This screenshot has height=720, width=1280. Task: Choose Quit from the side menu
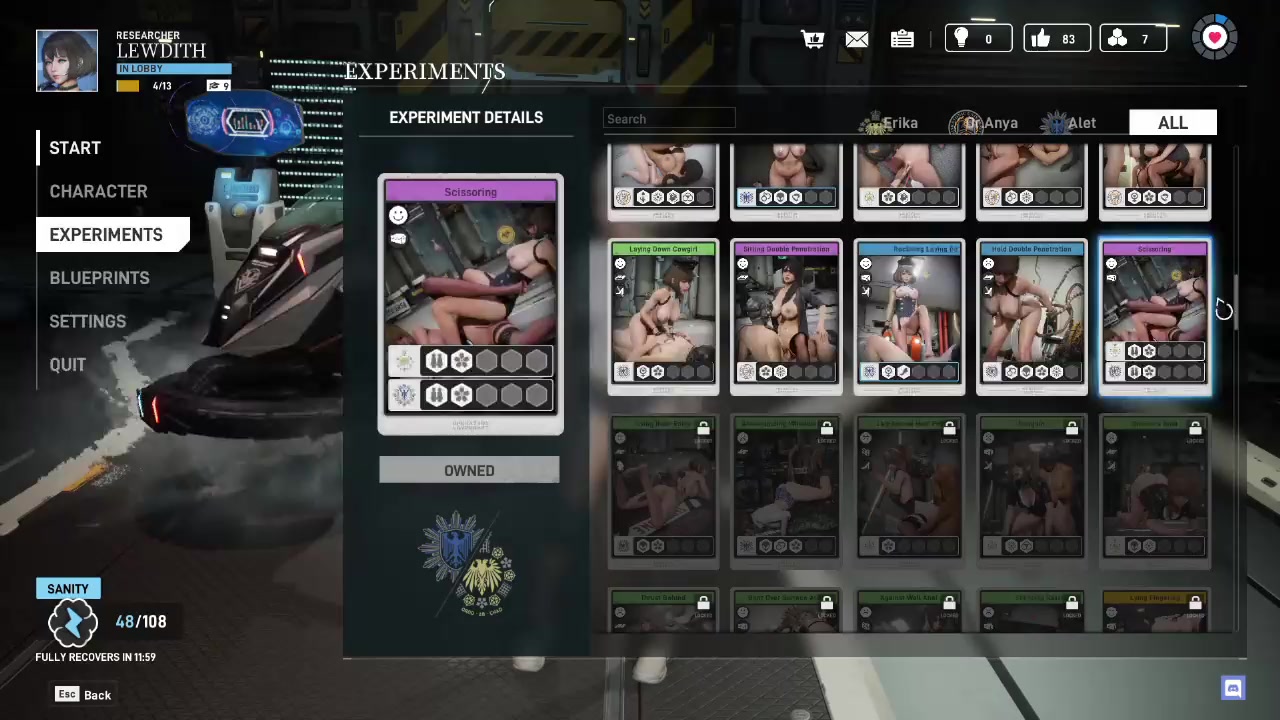pyautogui.click(x=68, y=365)
